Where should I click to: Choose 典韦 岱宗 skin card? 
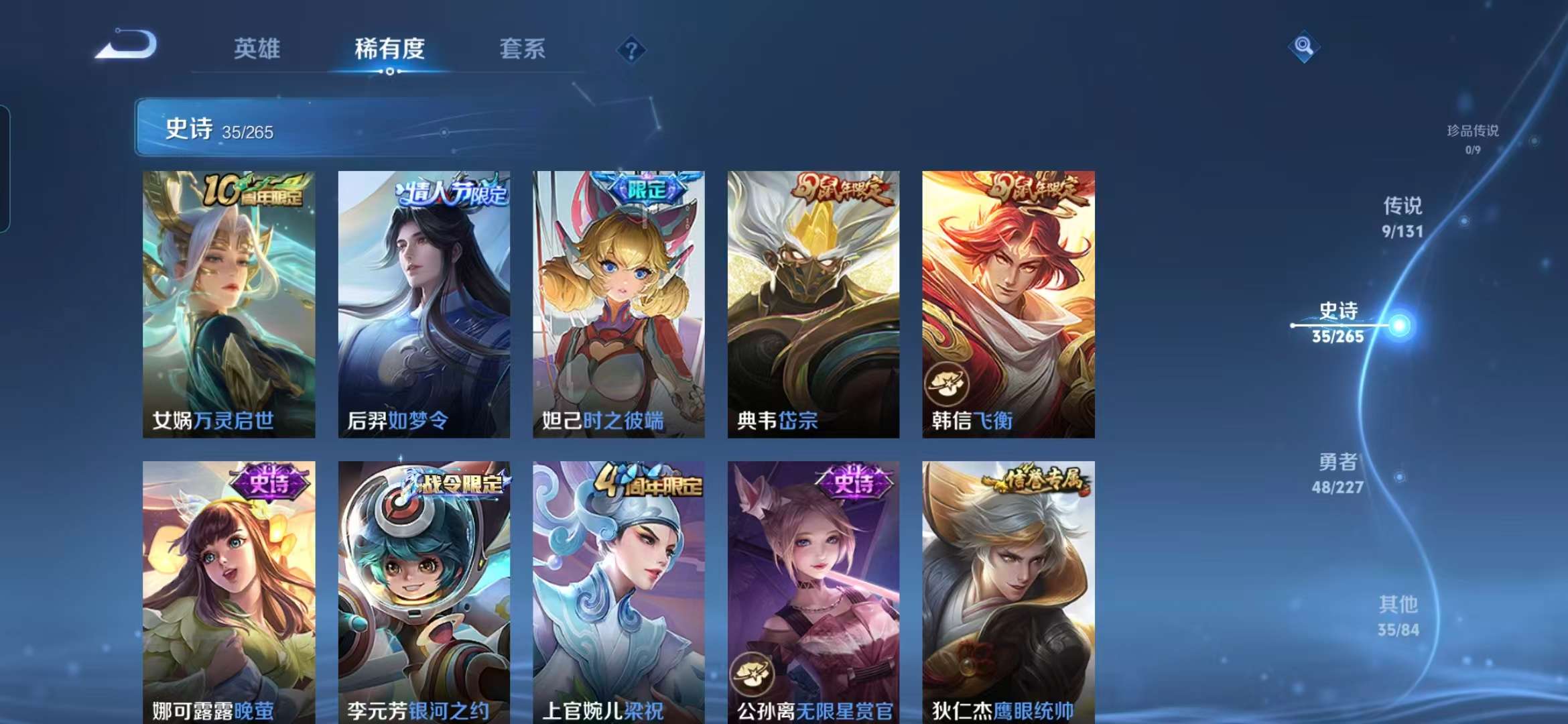coord(813,304)
